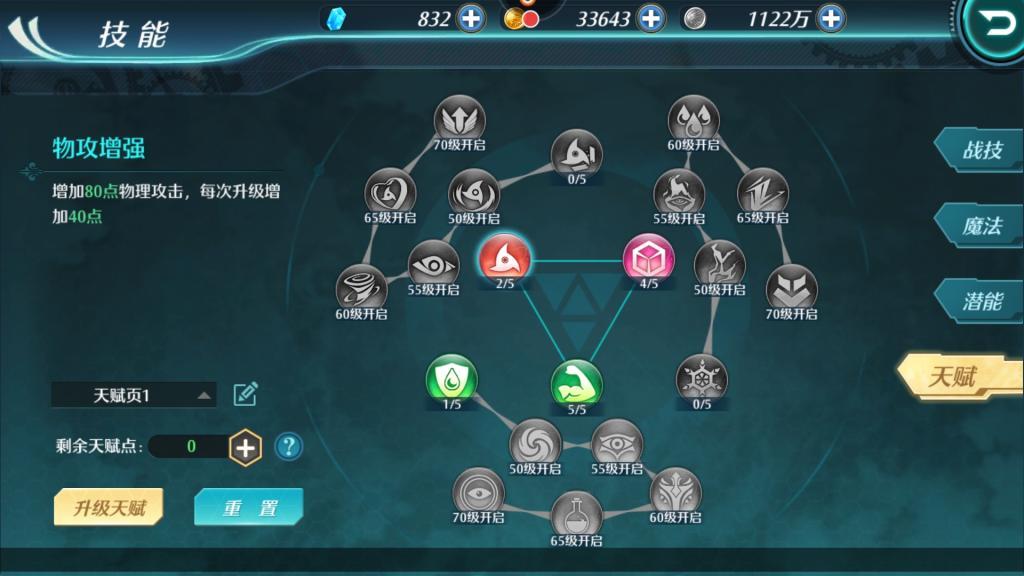1024x576 pixels.
Task: Click the 升级天赋 upgrade talent button
Action: click(x=109, y=507)
